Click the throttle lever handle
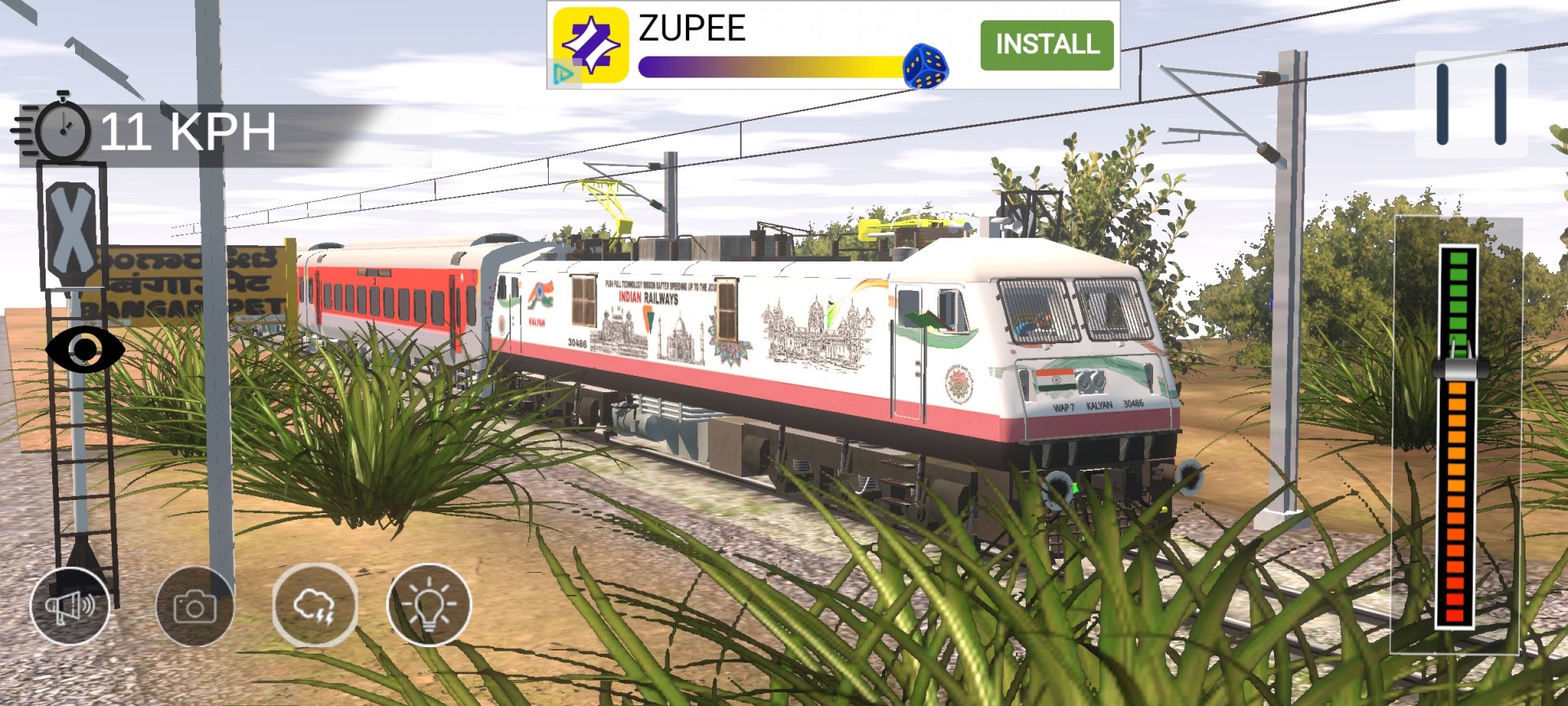The image size is (1568, 706). pos(1459,365)
